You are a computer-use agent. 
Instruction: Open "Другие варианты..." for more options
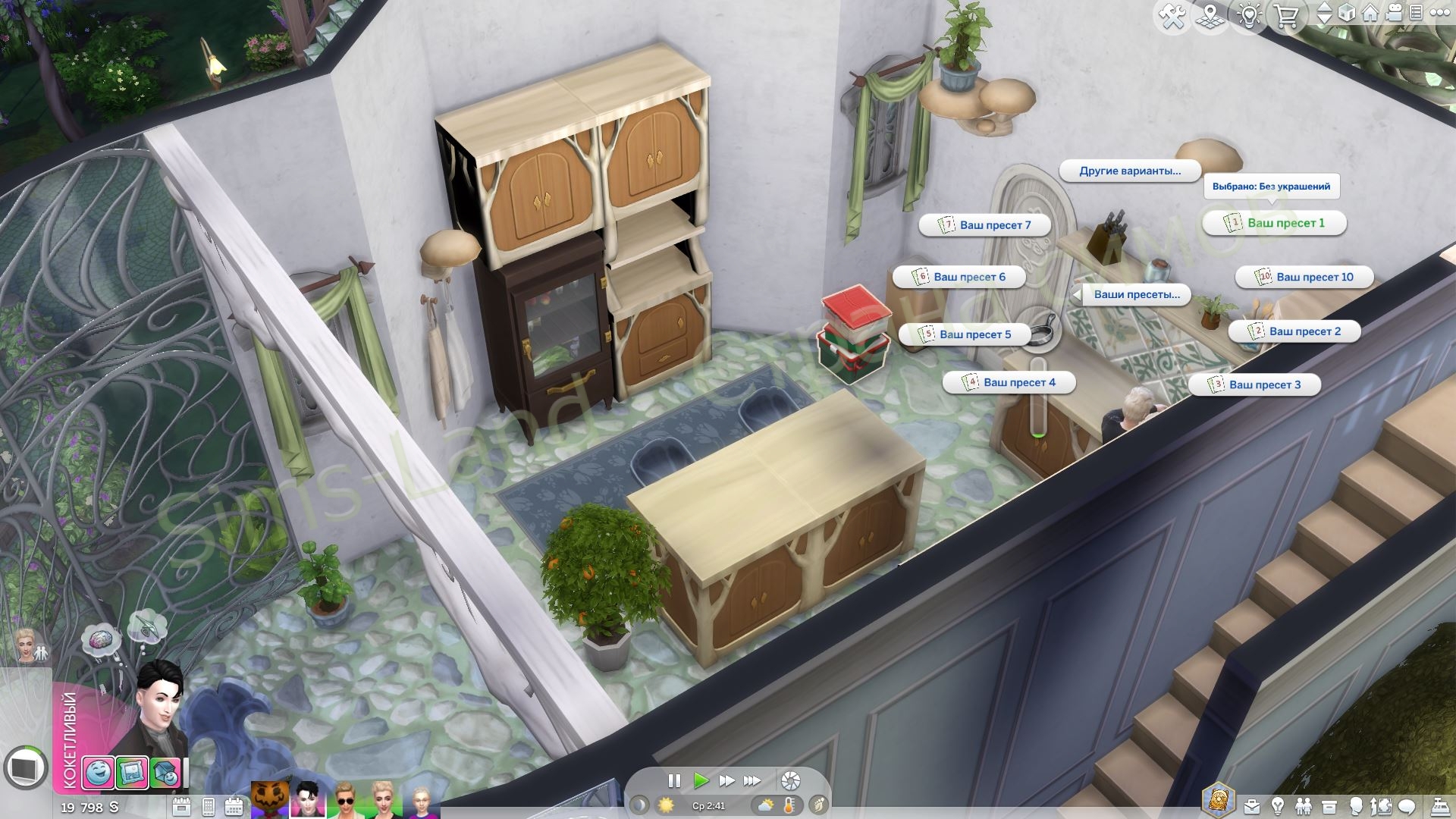(1129, 171)
